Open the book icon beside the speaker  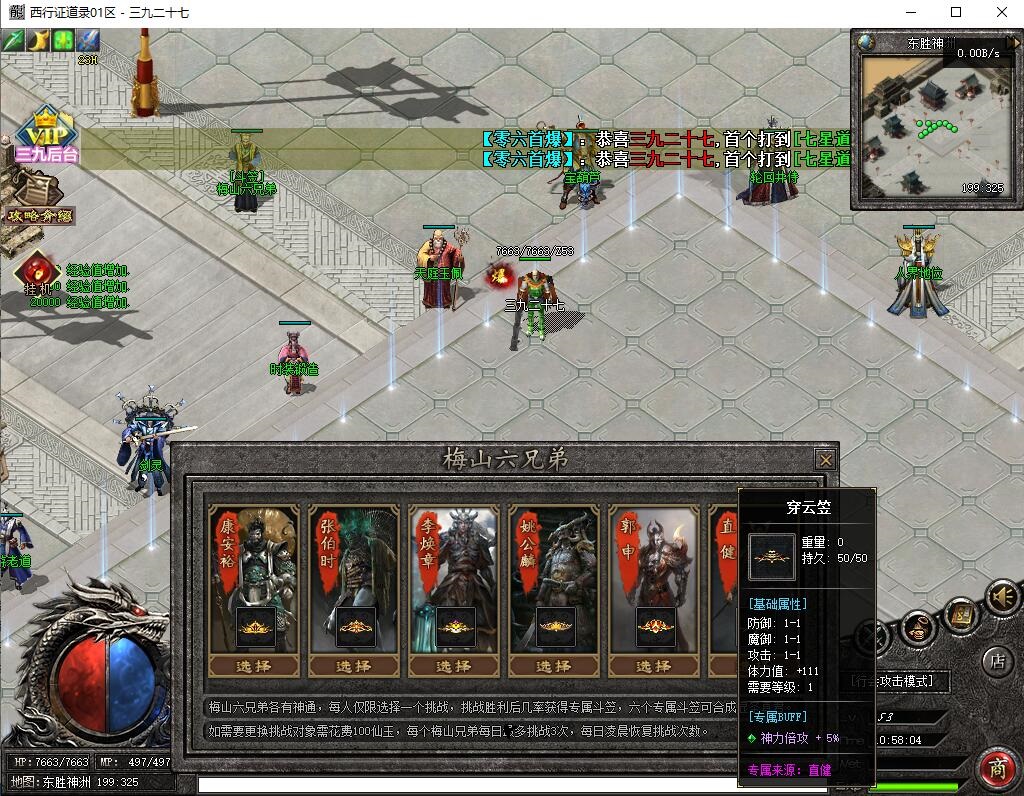(x=960, y=614)
